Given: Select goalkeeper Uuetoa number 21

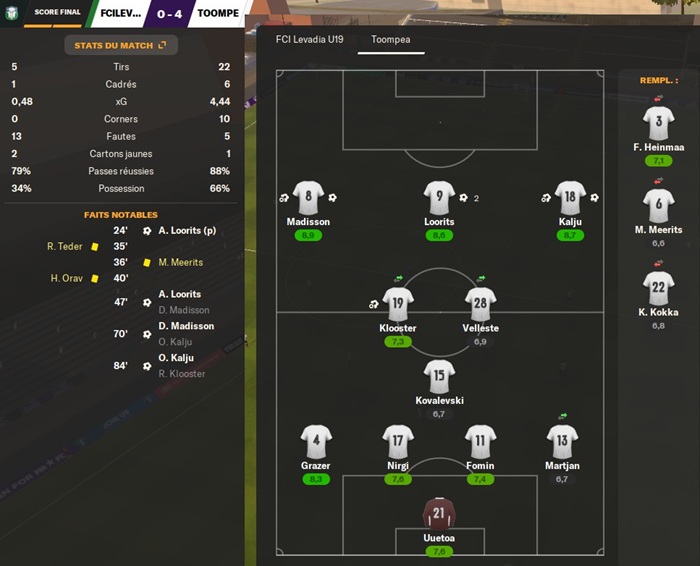Looking at the screenshot, I should pos(439,513).
